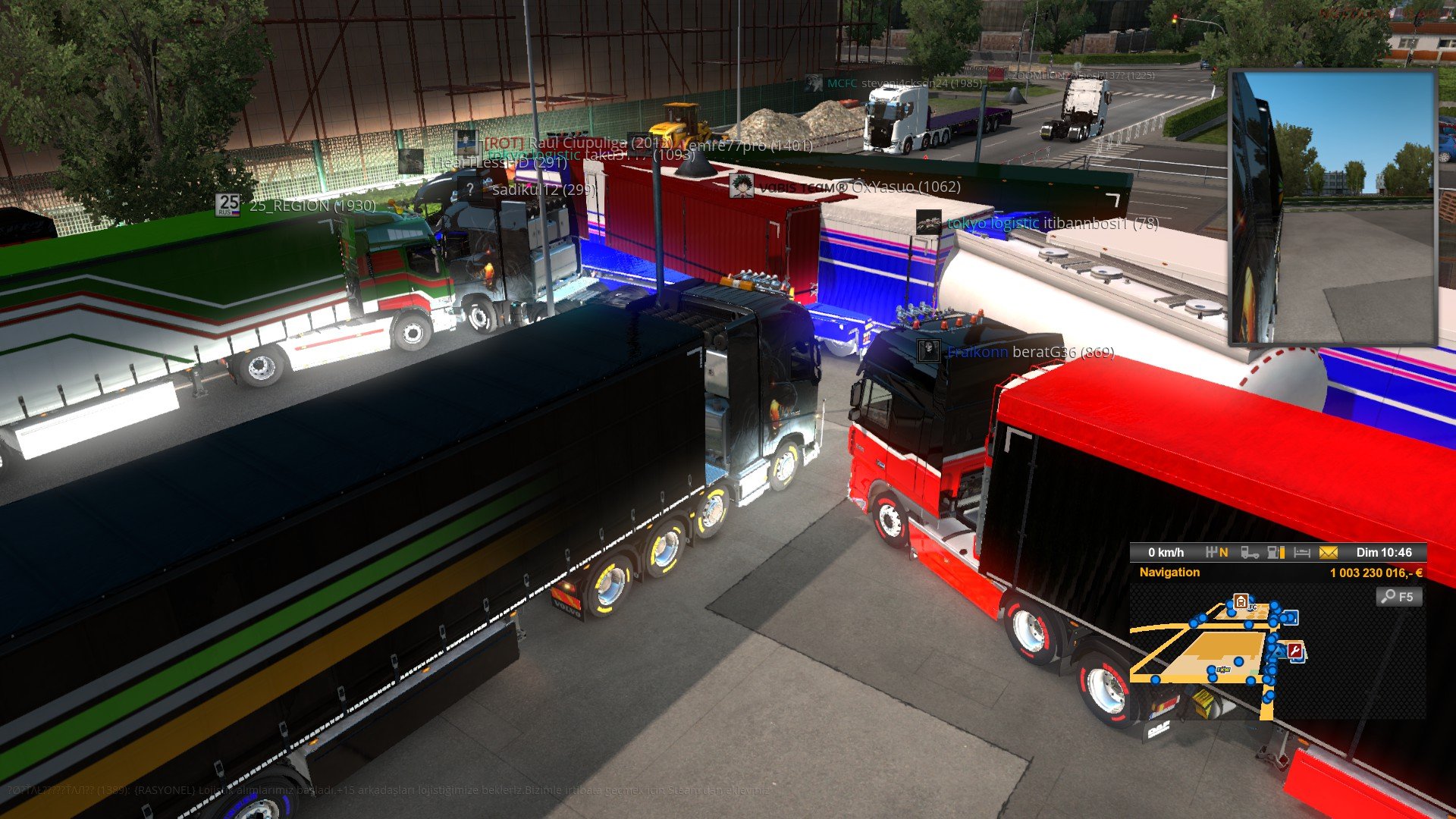The image size is (1456, 819).
Task: Select the brown garage marker on the minimap
Action: point(1241,601)
